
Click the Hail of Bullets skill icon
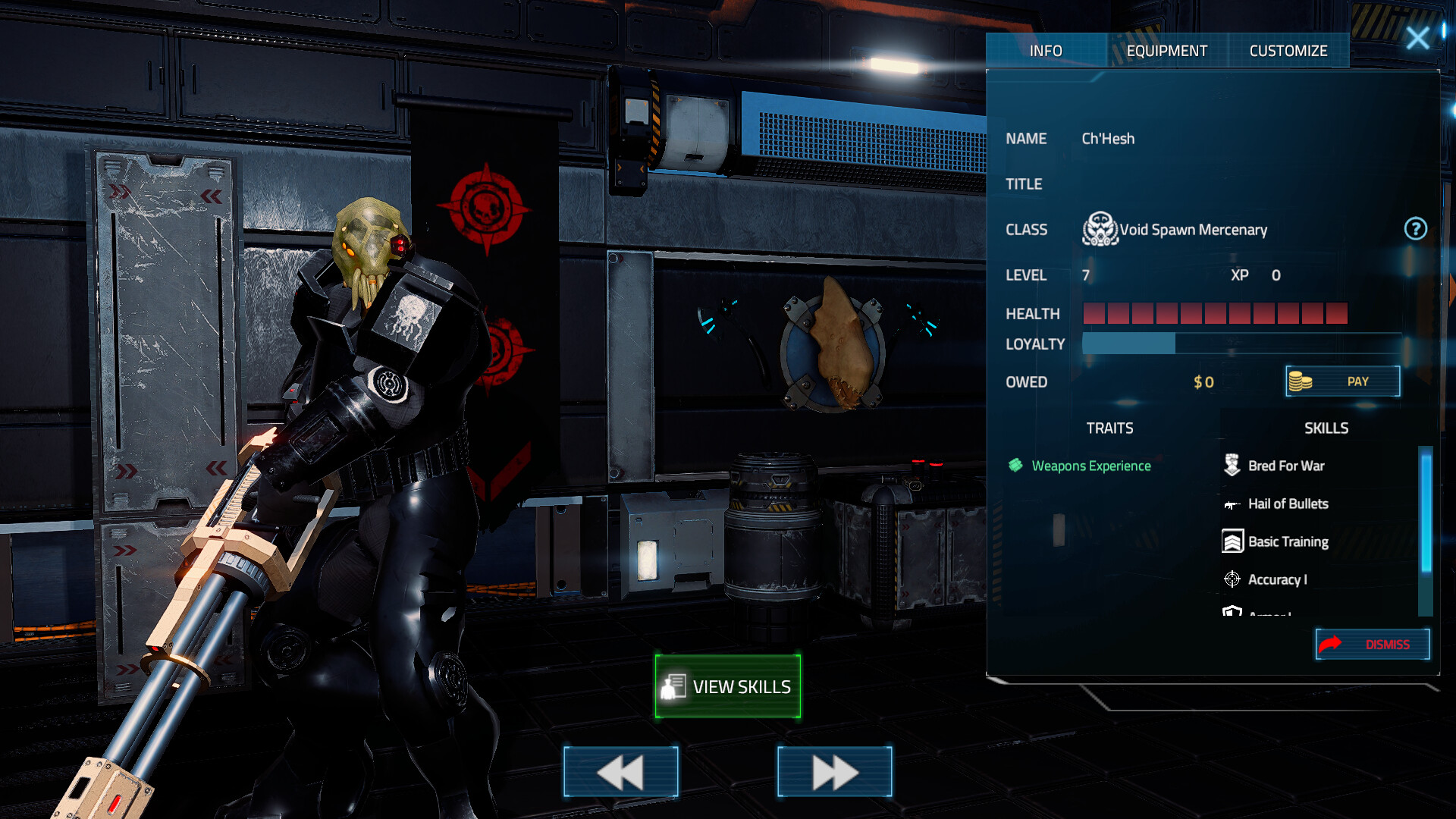(x=1232, y=504)
